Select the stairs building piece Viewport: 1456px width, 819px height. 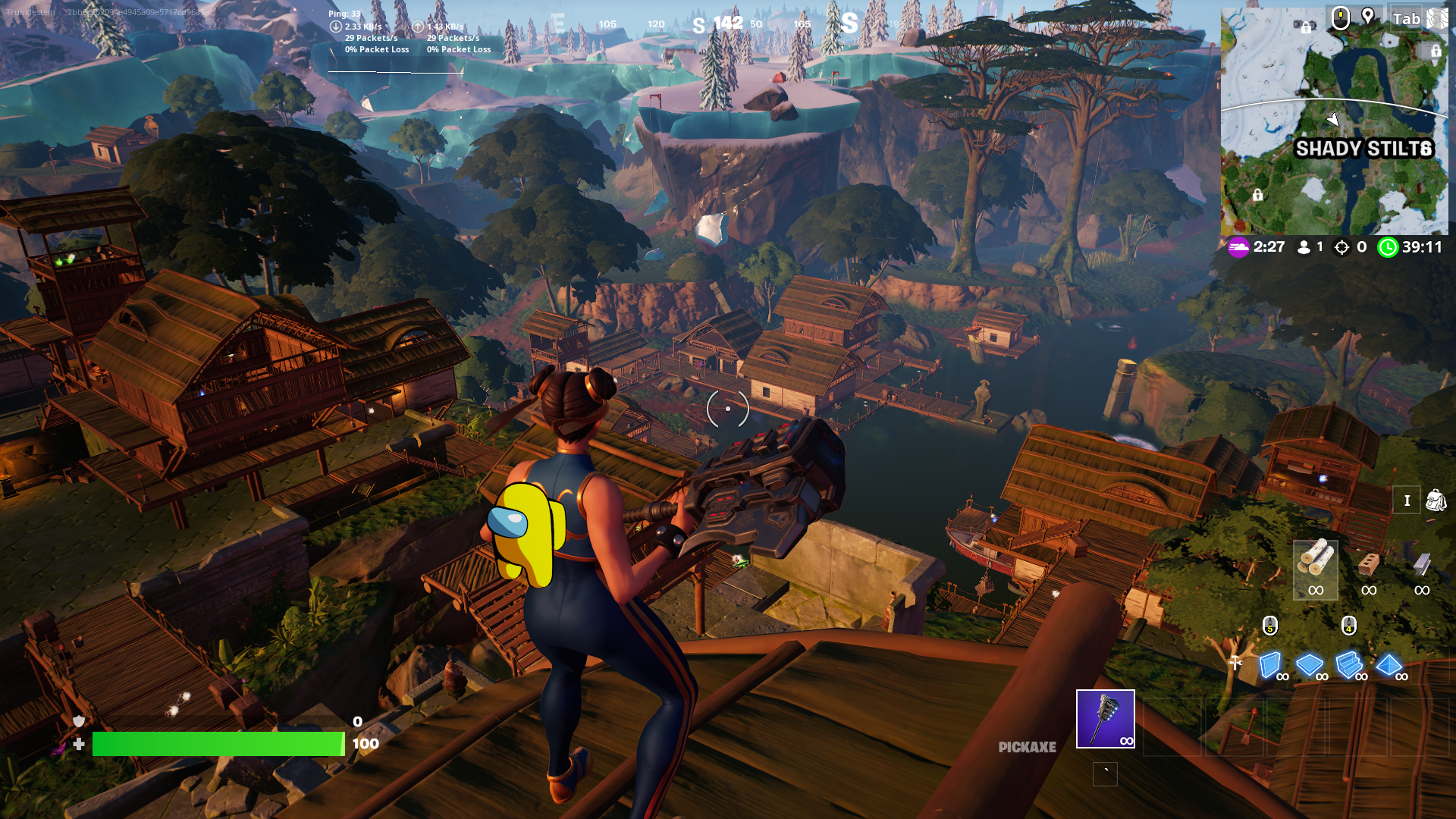coord(1349,665)
